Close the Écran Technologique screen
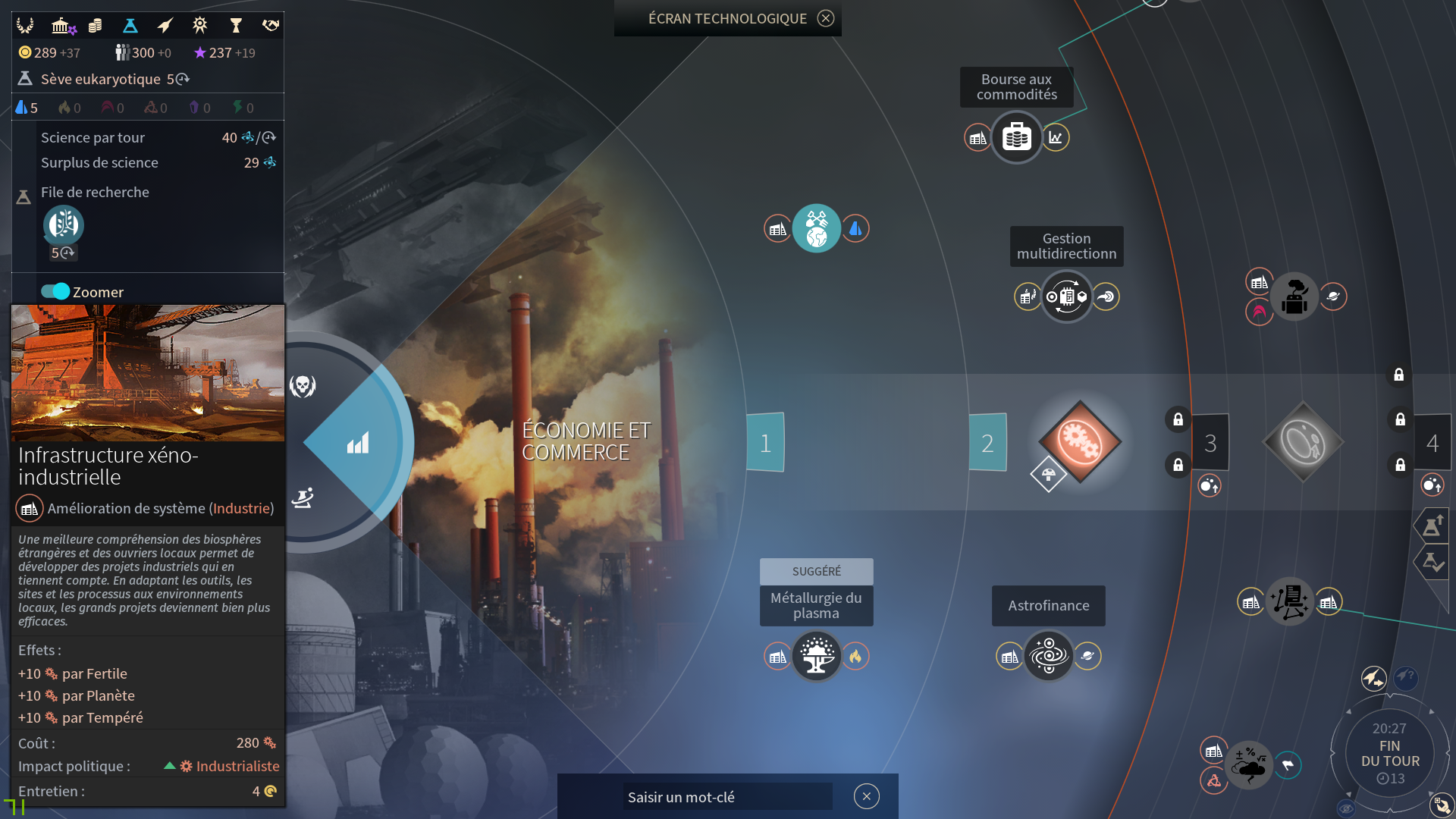 826,18
